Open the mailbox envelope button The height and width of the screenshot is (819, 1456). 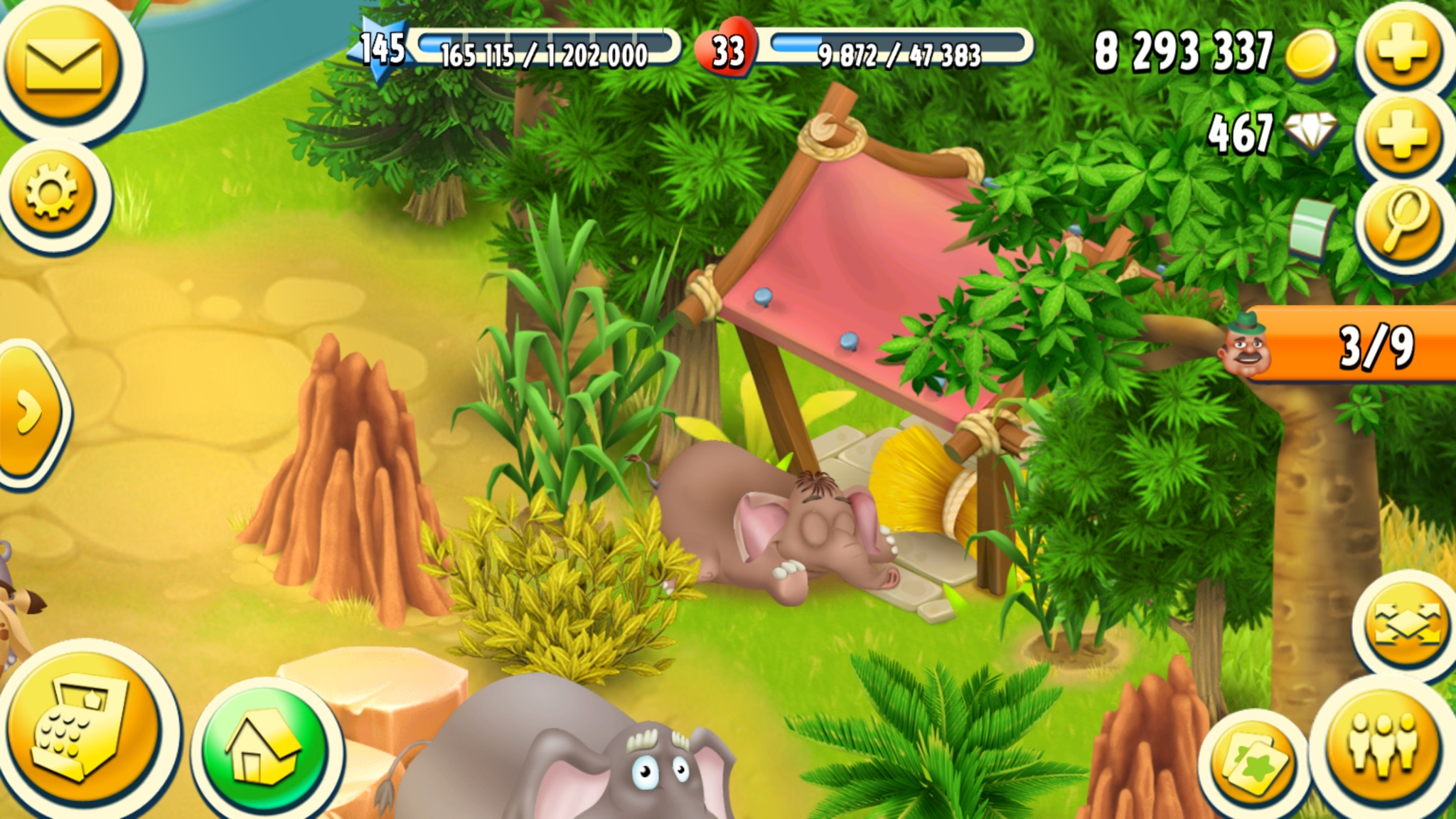click(64, 65)
